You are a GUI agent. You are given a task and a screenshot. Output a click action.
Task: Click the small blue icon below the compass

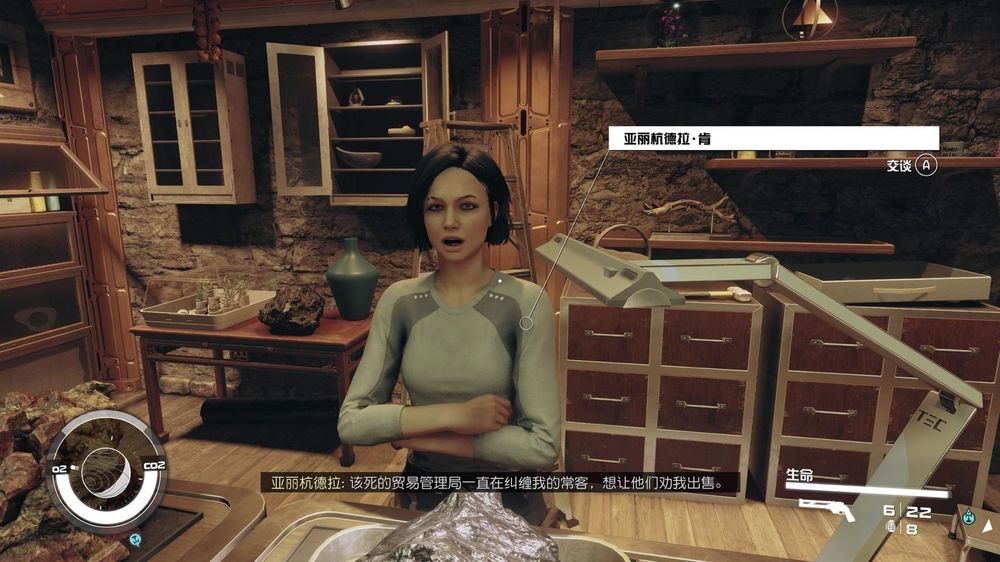pyautogui.click(x=136, y=540)
